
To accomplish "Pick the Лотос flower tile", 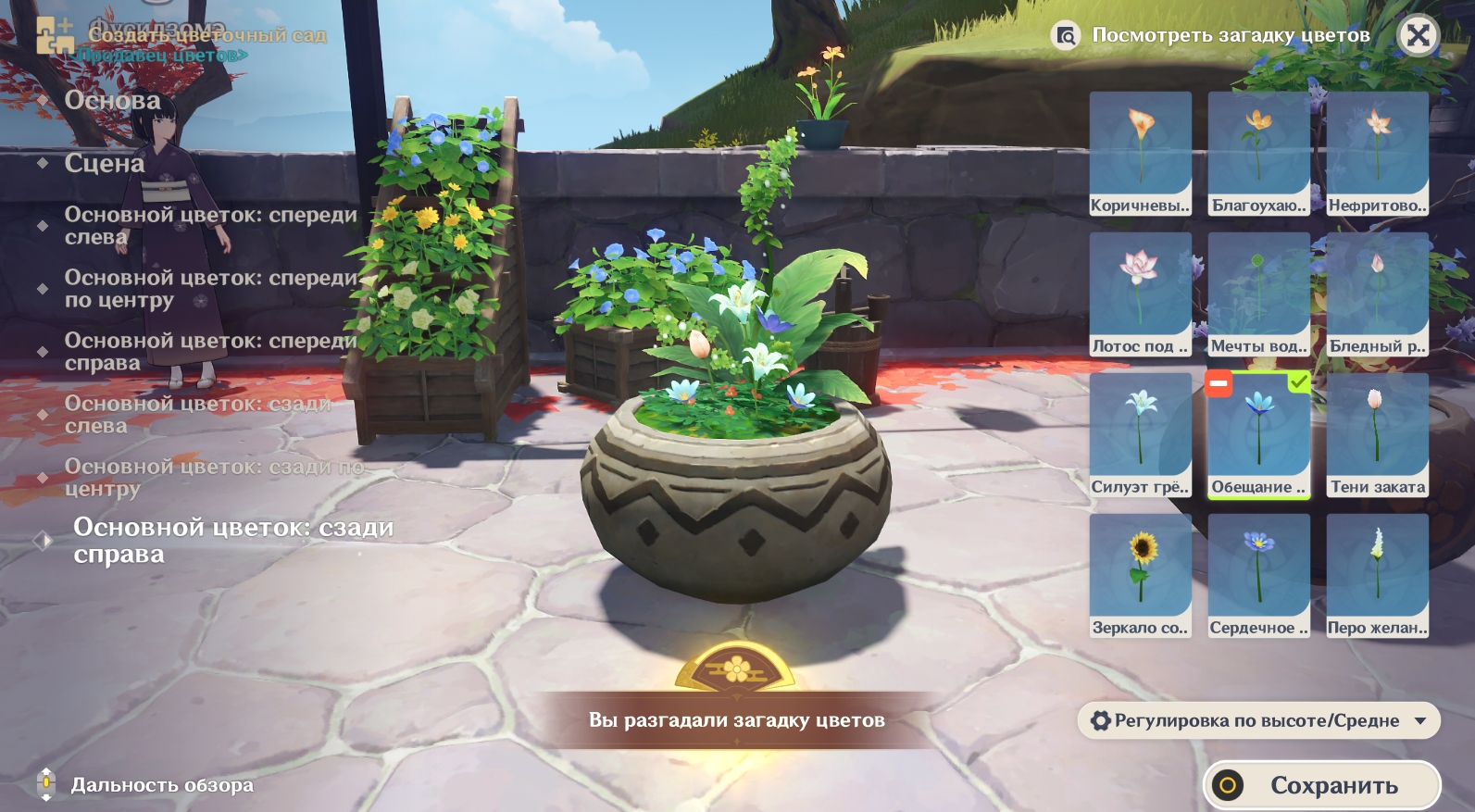I will [1140, 294].
